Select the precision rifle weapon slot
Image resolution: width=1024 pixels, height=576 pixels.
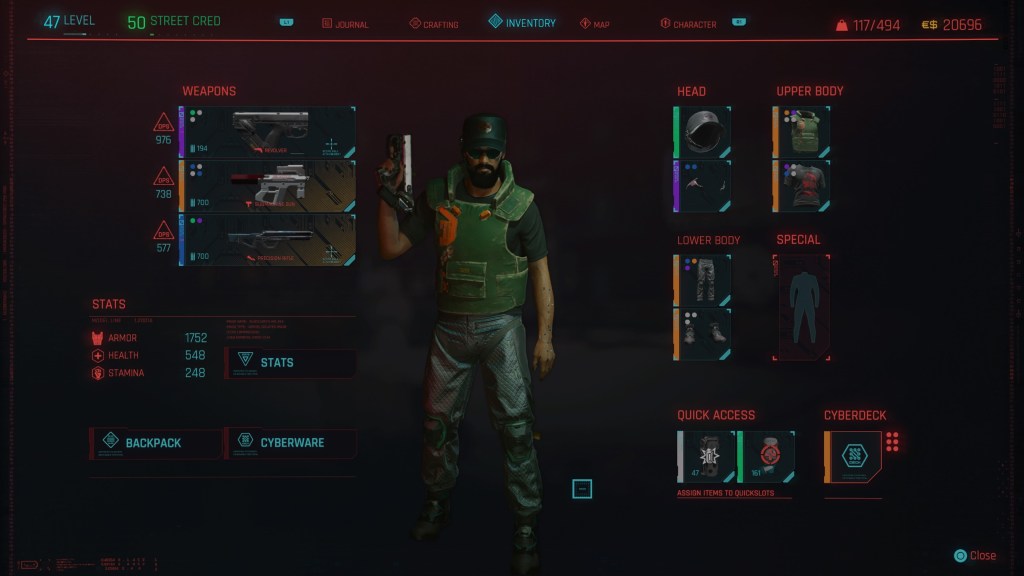coord(268,240)
